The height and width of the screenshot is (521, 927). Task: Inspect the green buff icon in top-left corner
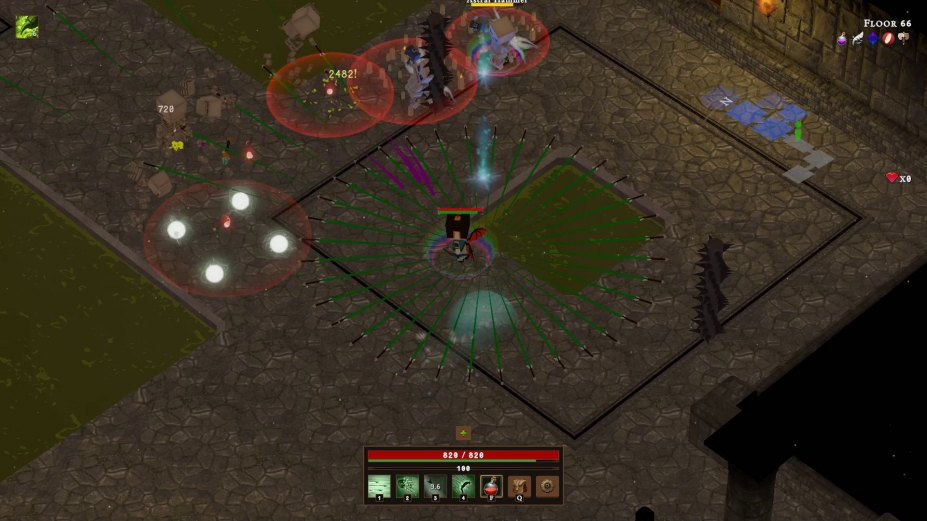click(27, 27)
